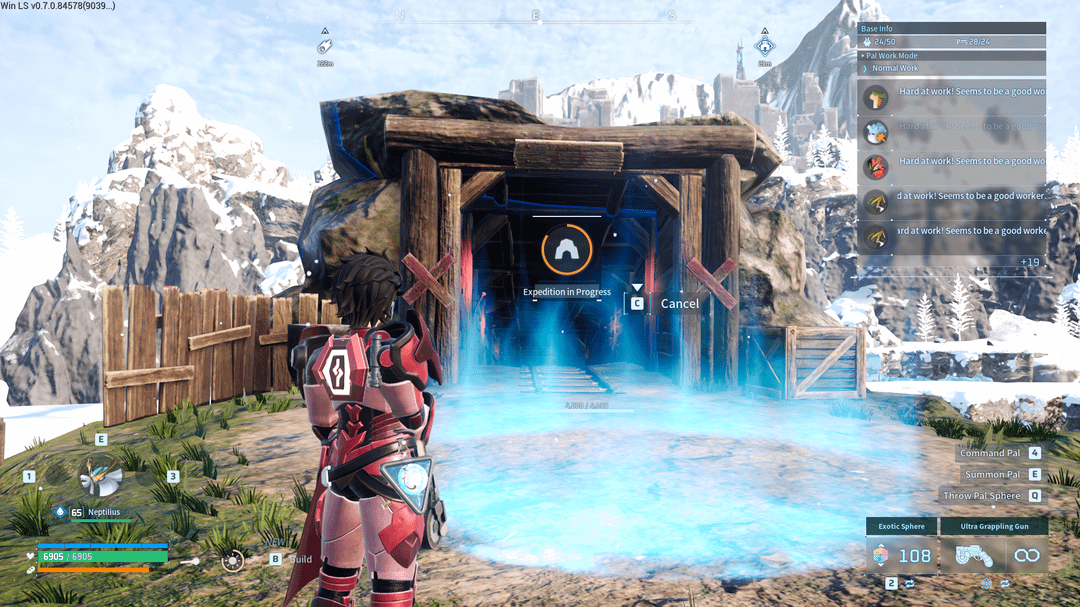Click the expedition tunnel progress icon
Image resolution: width=1080 pixels, height=607 pixels.
pos(566,249)
